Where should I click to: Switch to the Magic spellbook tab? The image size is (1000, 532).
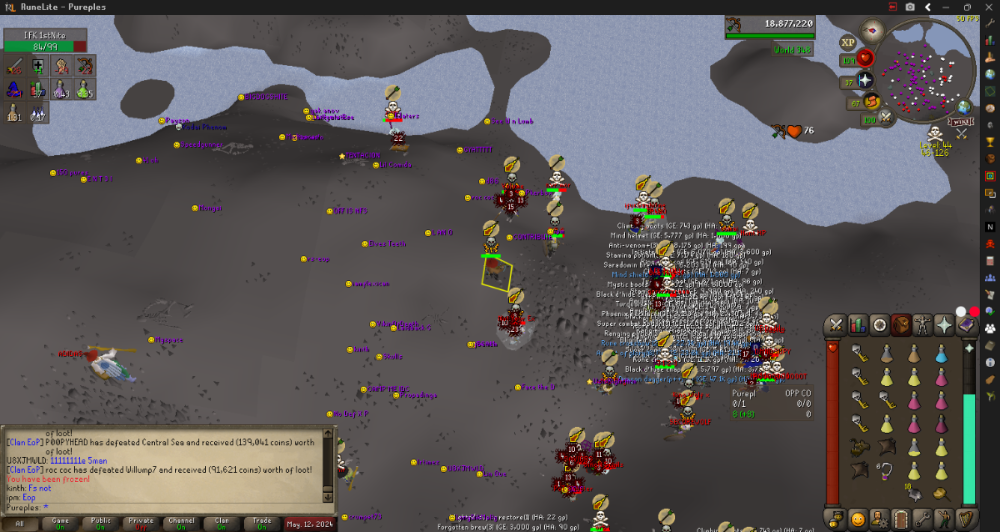click(966, 325)
